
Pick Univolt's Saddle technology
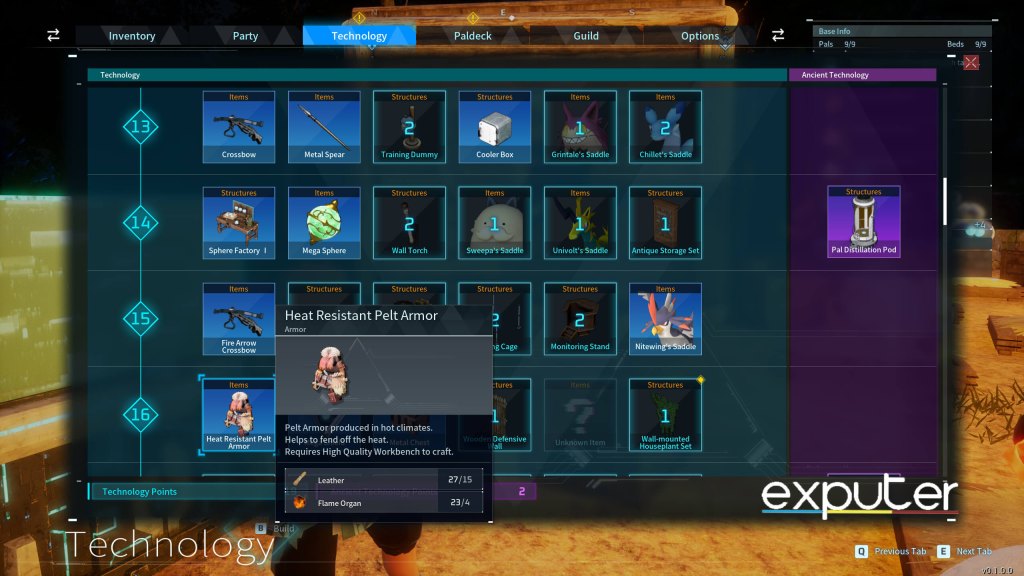[x=580, y=223]
